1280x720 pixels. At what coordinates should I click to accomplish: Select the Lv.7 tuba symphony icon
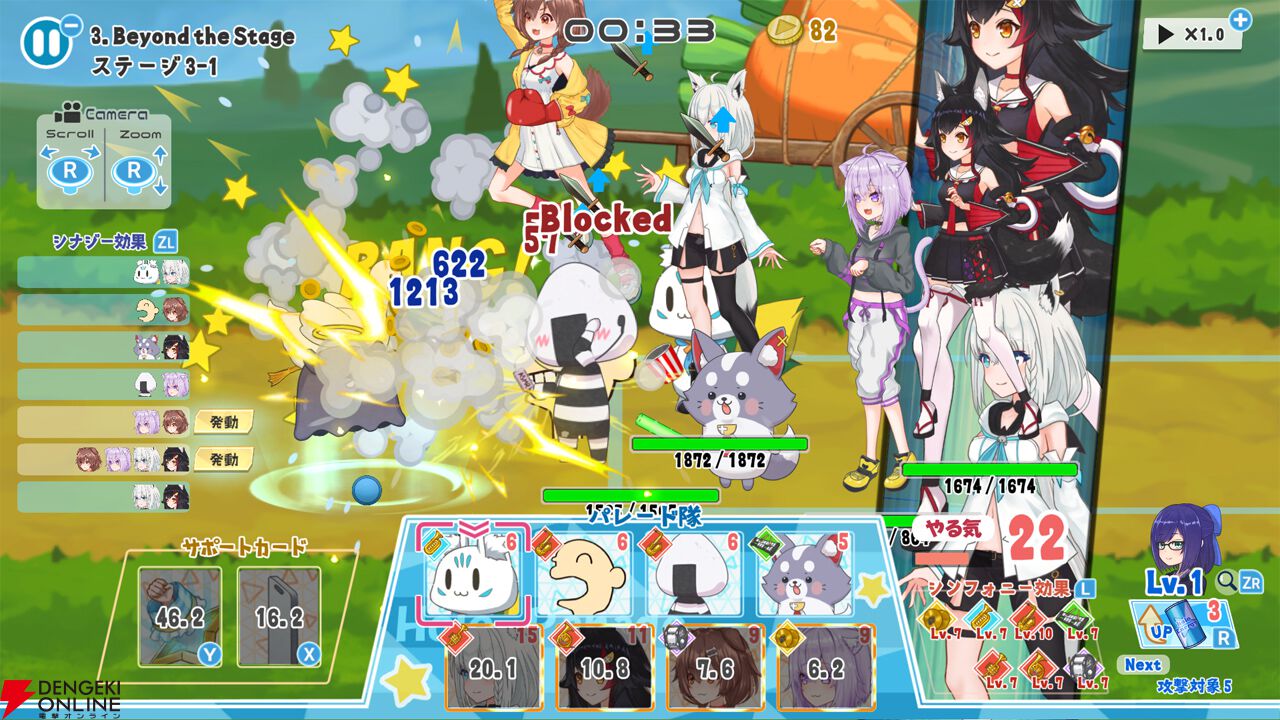(x=982, y=617)
